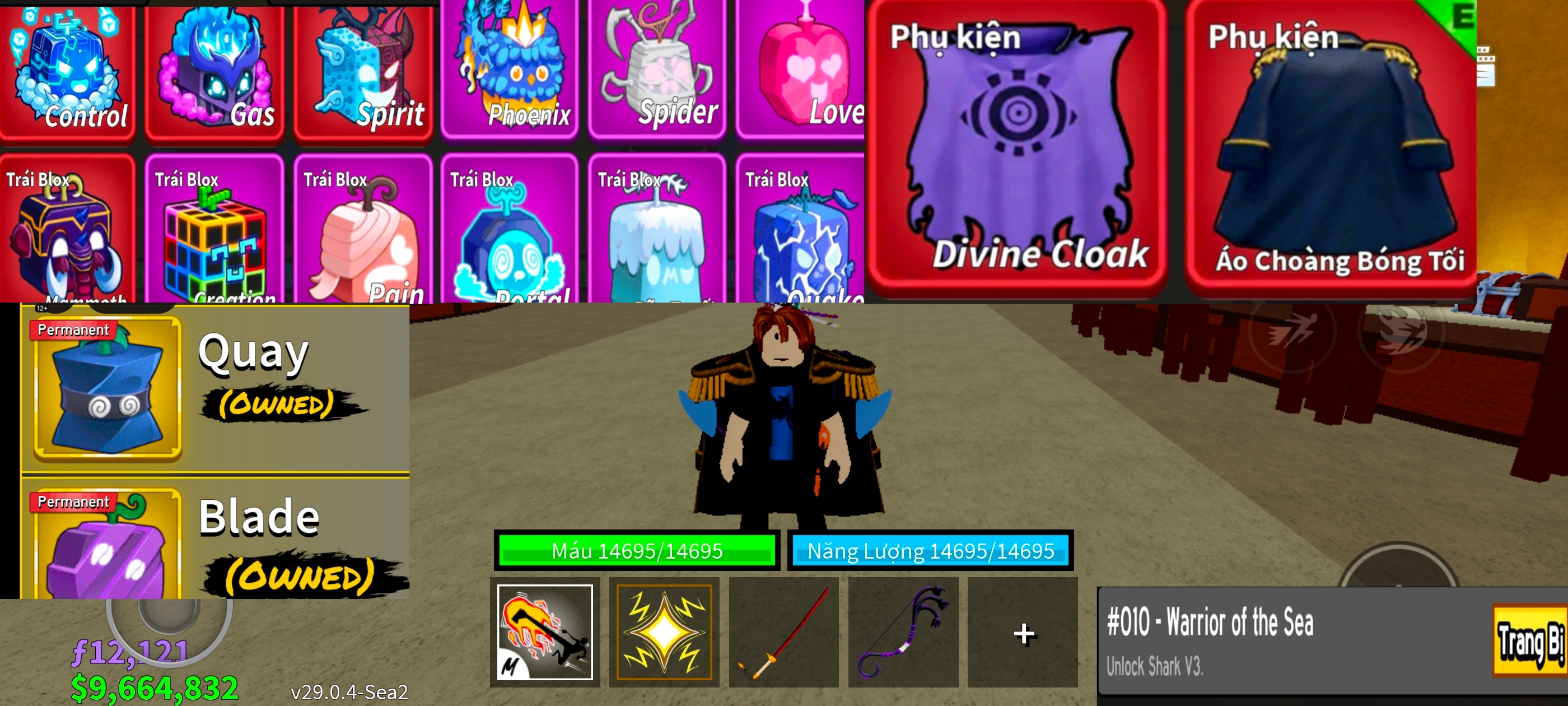Screen dimensions: 1568x706
Task: Equip the purple serpent bow slot
Action: pyautogui.click(x=903, y=632)
